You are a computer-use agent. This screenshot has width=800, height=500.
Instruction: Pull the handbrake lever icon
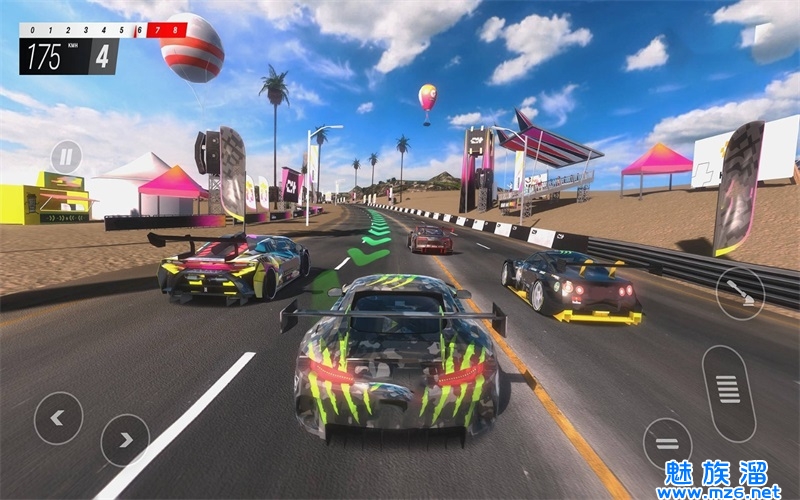pos(740,293)
